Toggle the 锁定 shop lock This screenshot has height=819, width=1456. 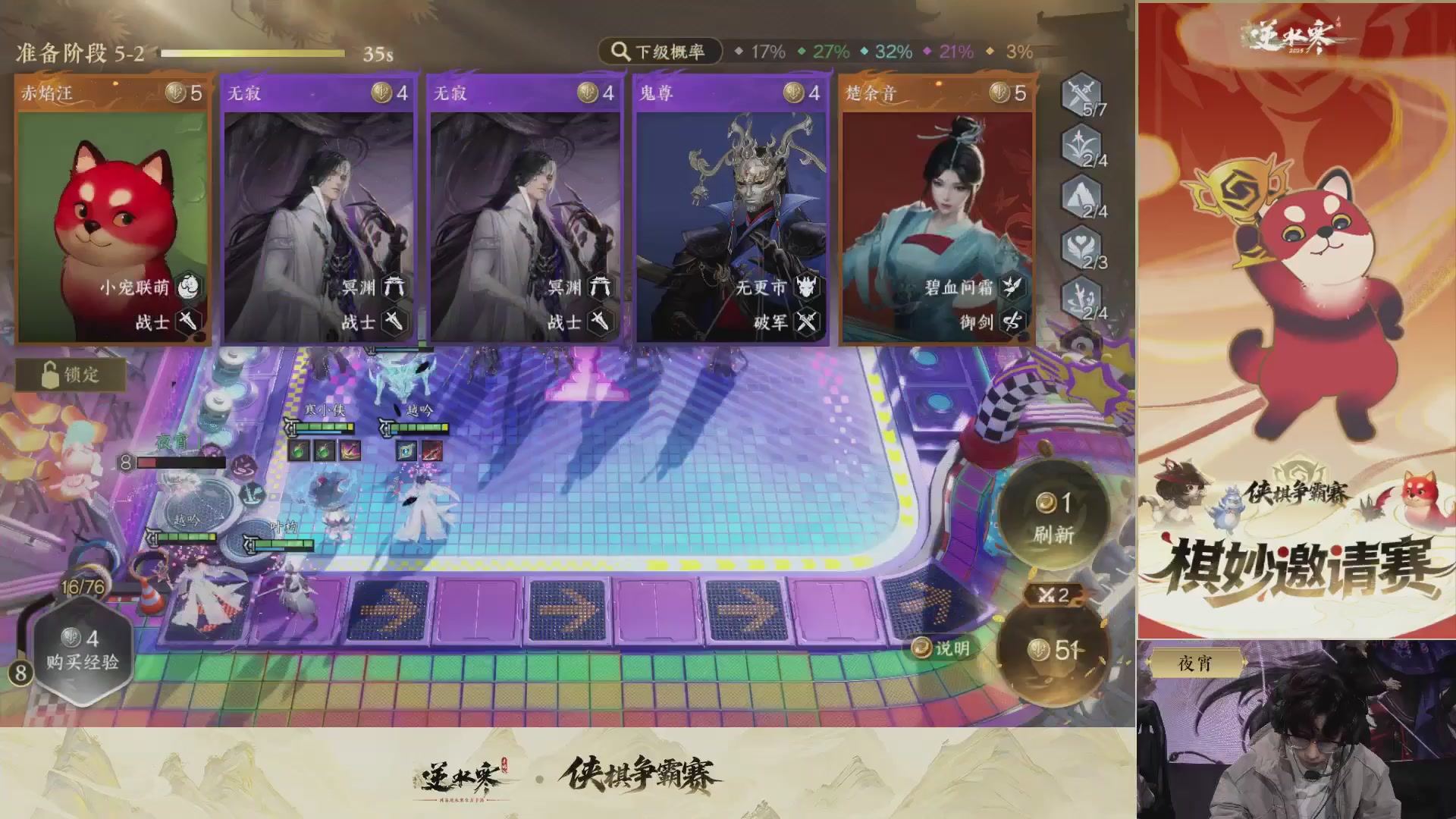click(72, 376)
